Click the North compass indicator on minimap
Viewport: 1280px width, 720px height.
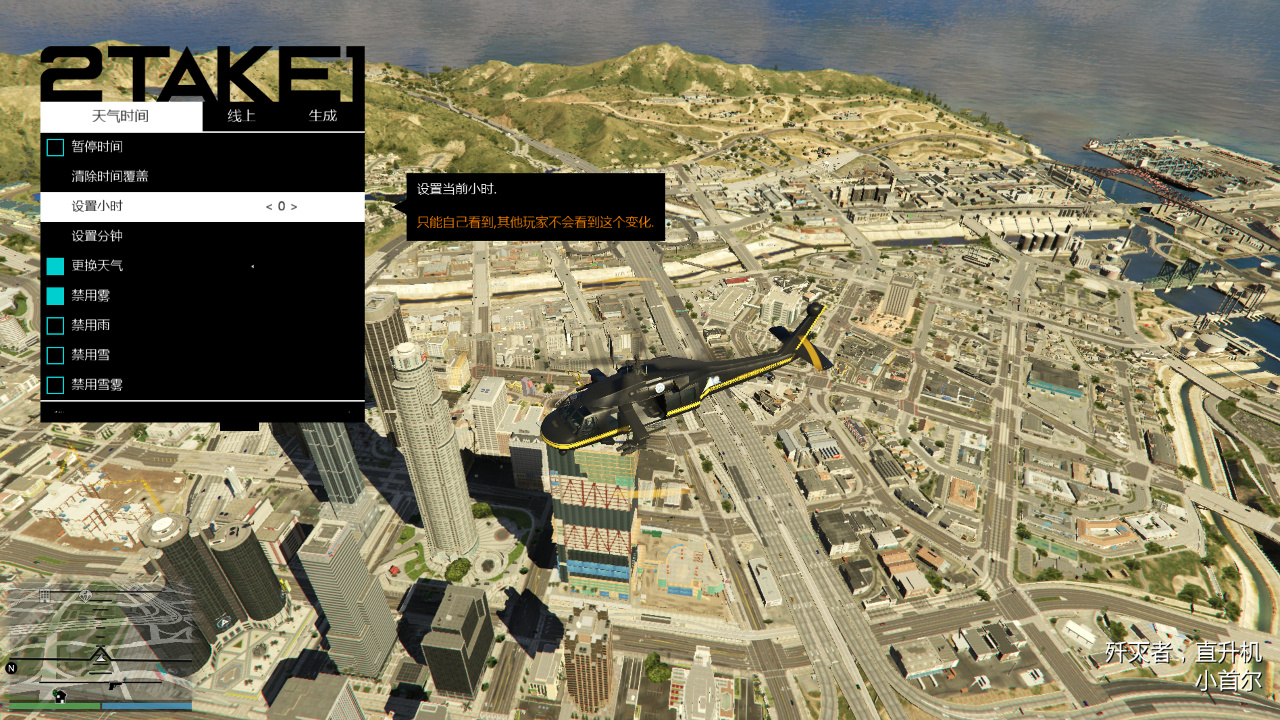click(x=11, y=668)
